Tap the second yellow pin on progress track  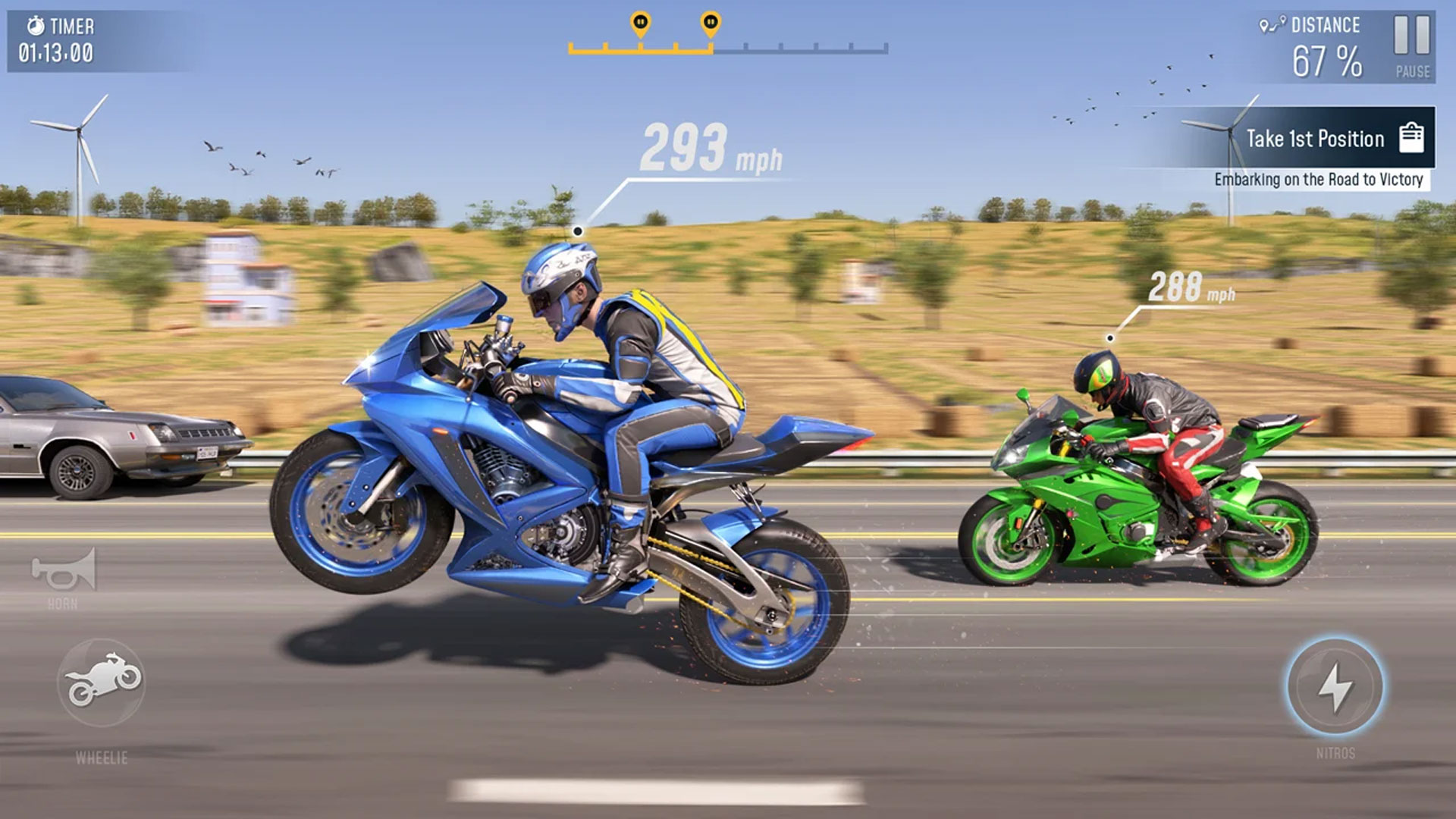click(710, 23)
